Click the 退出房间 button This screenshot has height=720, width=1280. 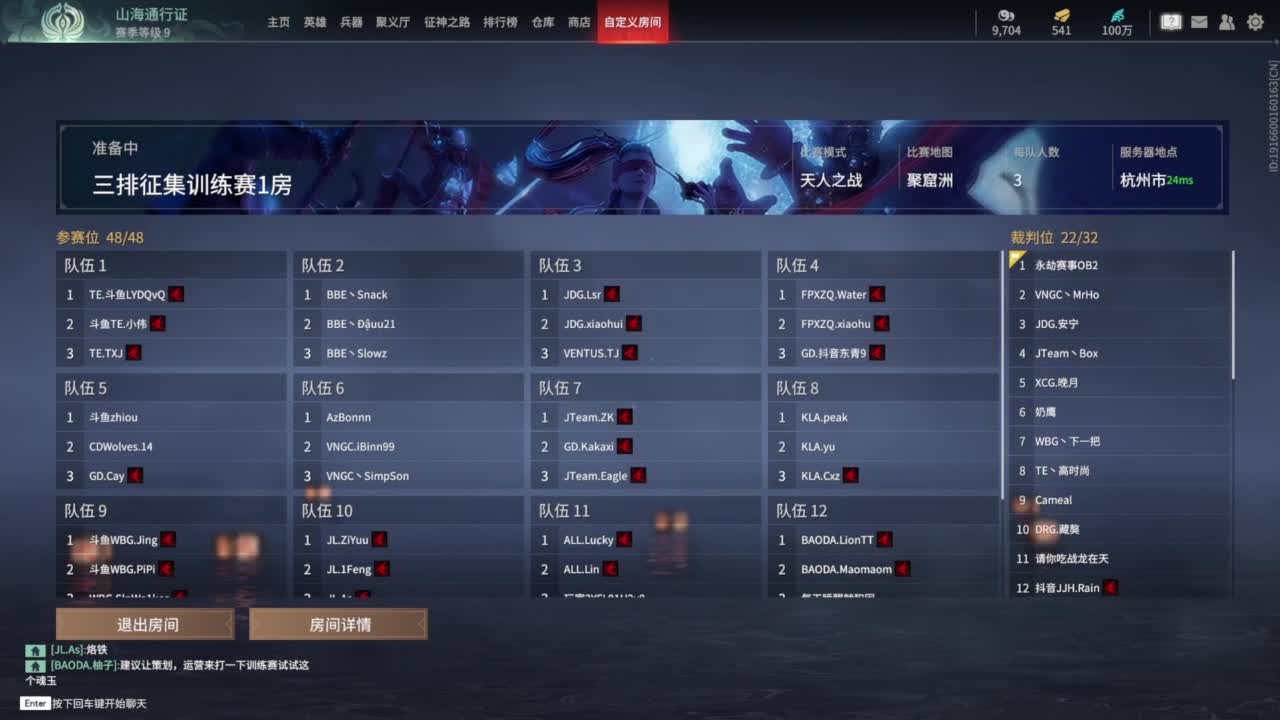142,624
